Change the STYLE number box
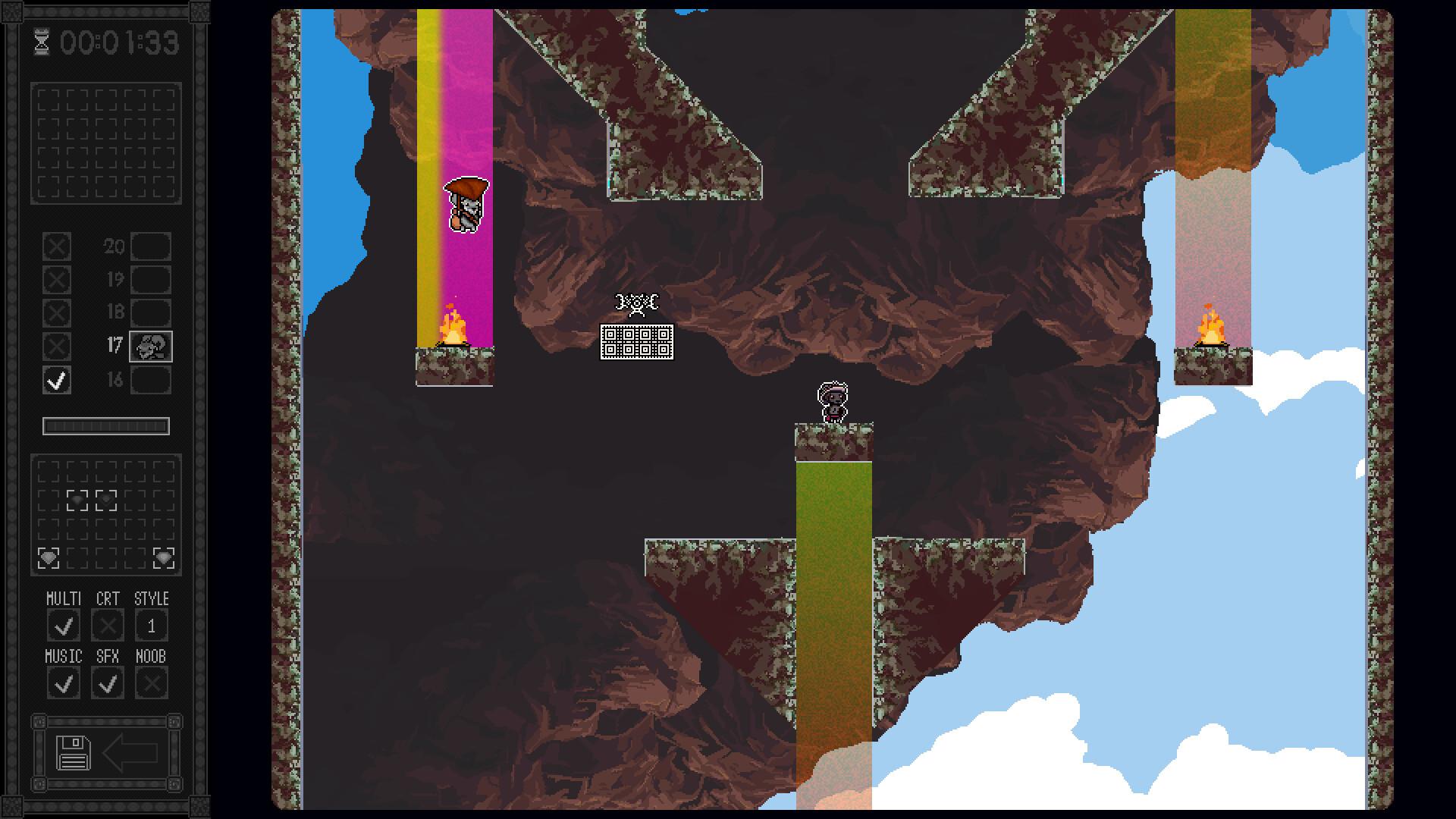This screenshot has width=1456, height=819. tap(152, 626)
